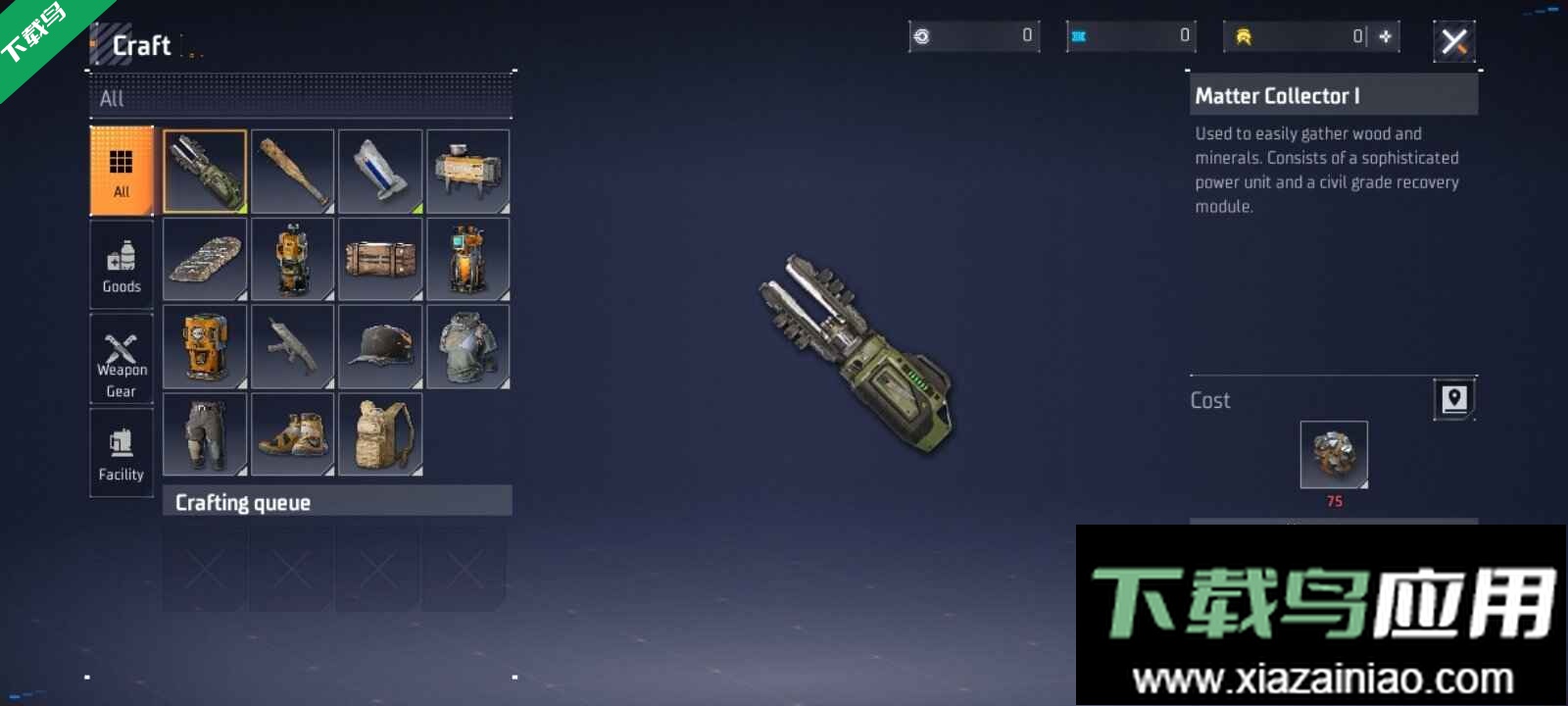Select the sleeping bag recipe
The image size is (1568, 706).
[204, 258]
